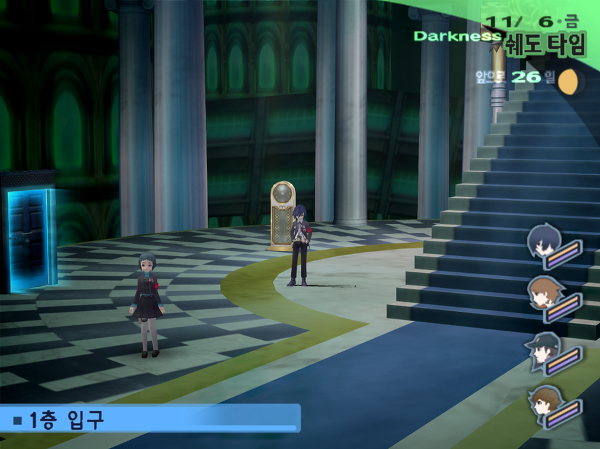Click the moon phase icon
The width and height of the screenshot is (600, 449).
click(571, 82)
